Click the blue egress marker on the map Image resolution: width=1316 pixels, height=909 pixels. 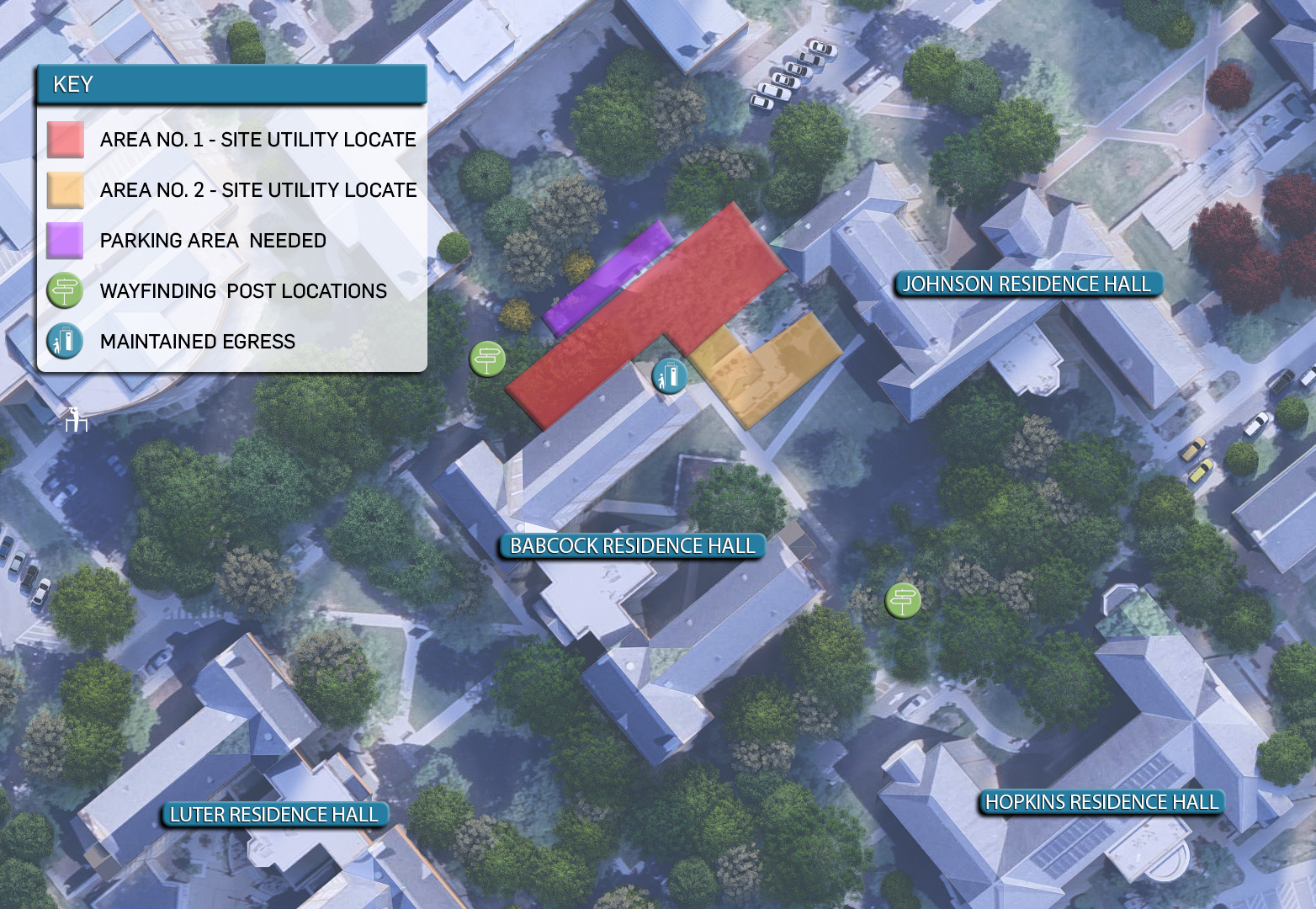(670, 375)
